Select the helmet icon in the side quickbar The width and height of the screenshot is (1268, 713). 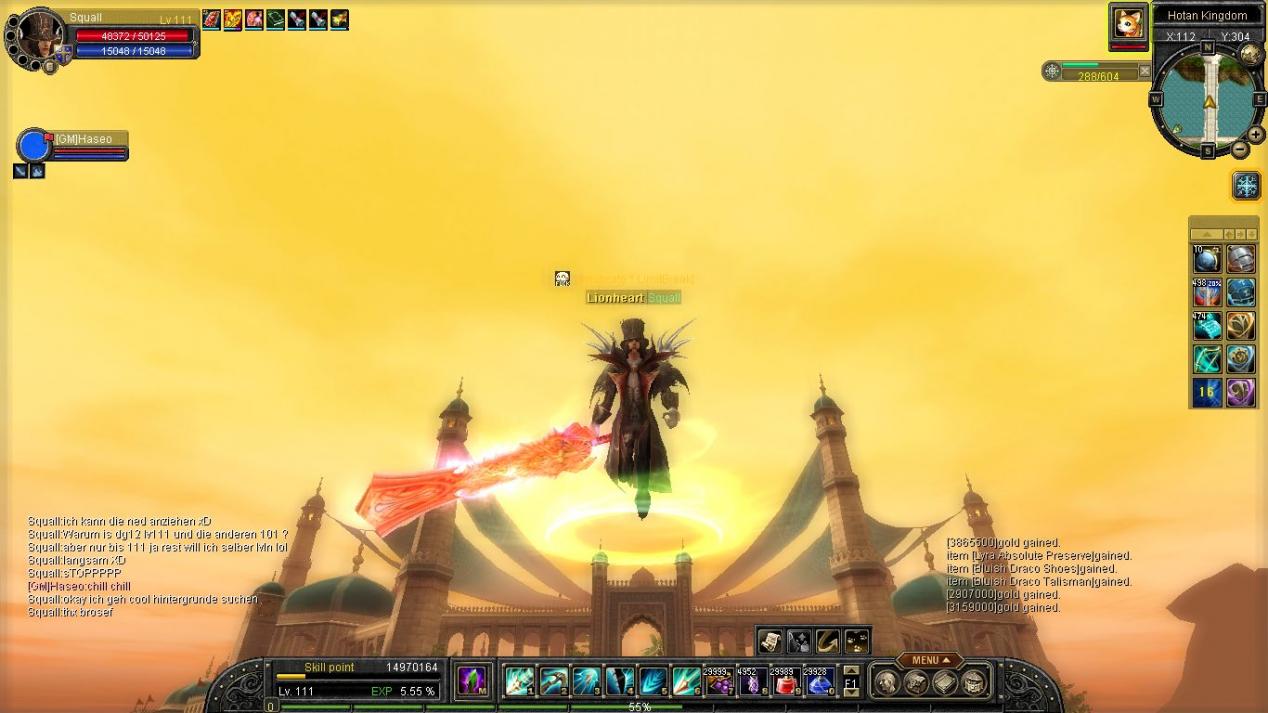[1241, 260]
